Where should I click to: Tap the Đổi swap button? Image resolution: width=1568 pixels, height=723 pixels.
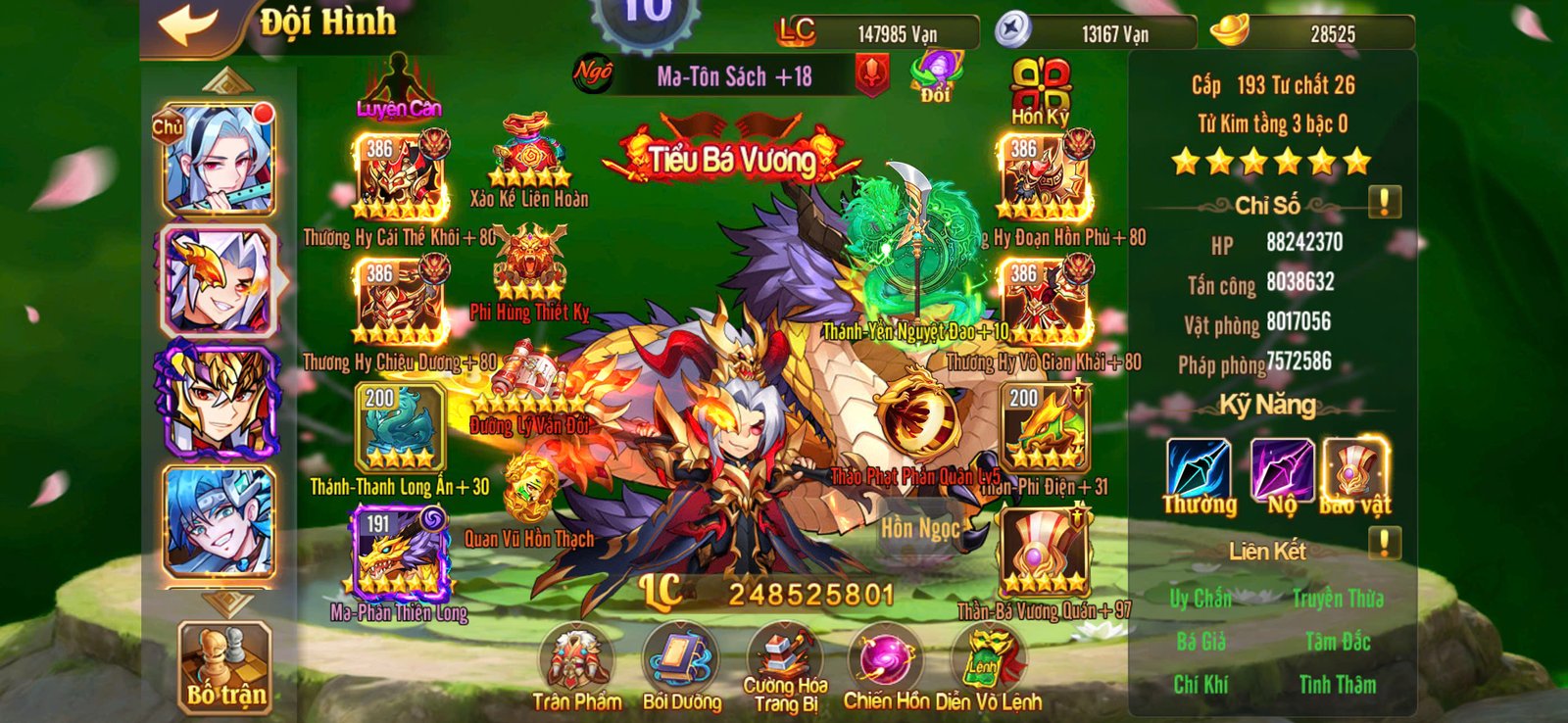pos(939,73)
